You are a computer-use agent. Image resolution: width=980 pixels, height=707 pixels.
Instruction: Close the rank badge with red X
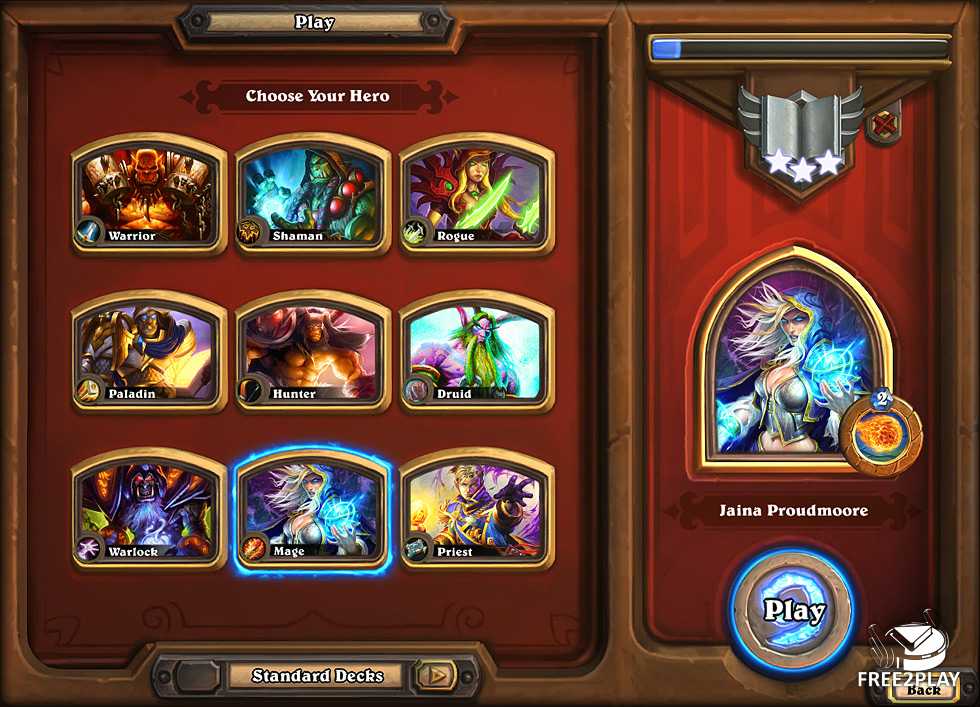pyautogui.click(x=884, y=125)
